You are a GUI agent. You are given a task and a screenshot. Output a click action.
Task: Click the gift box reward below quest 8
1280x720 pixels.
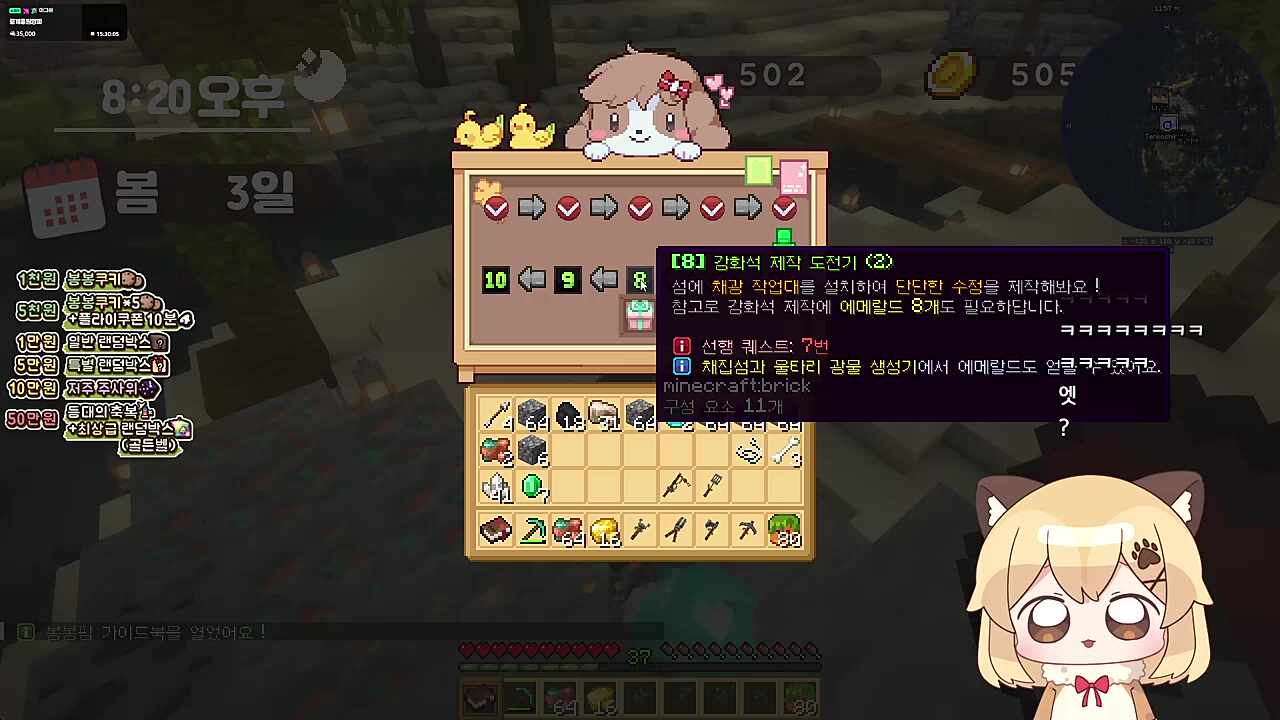[x=640, y=313]
